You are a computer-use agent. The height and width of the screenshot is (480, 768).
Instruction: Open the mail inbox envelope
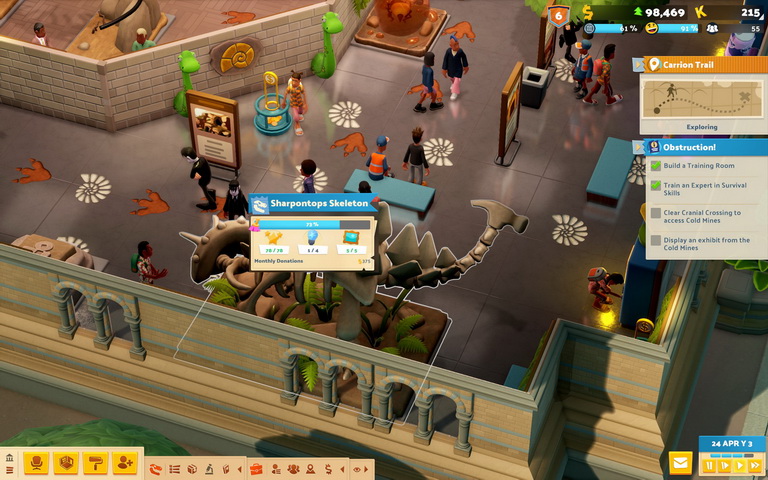[x=681, y=463]
